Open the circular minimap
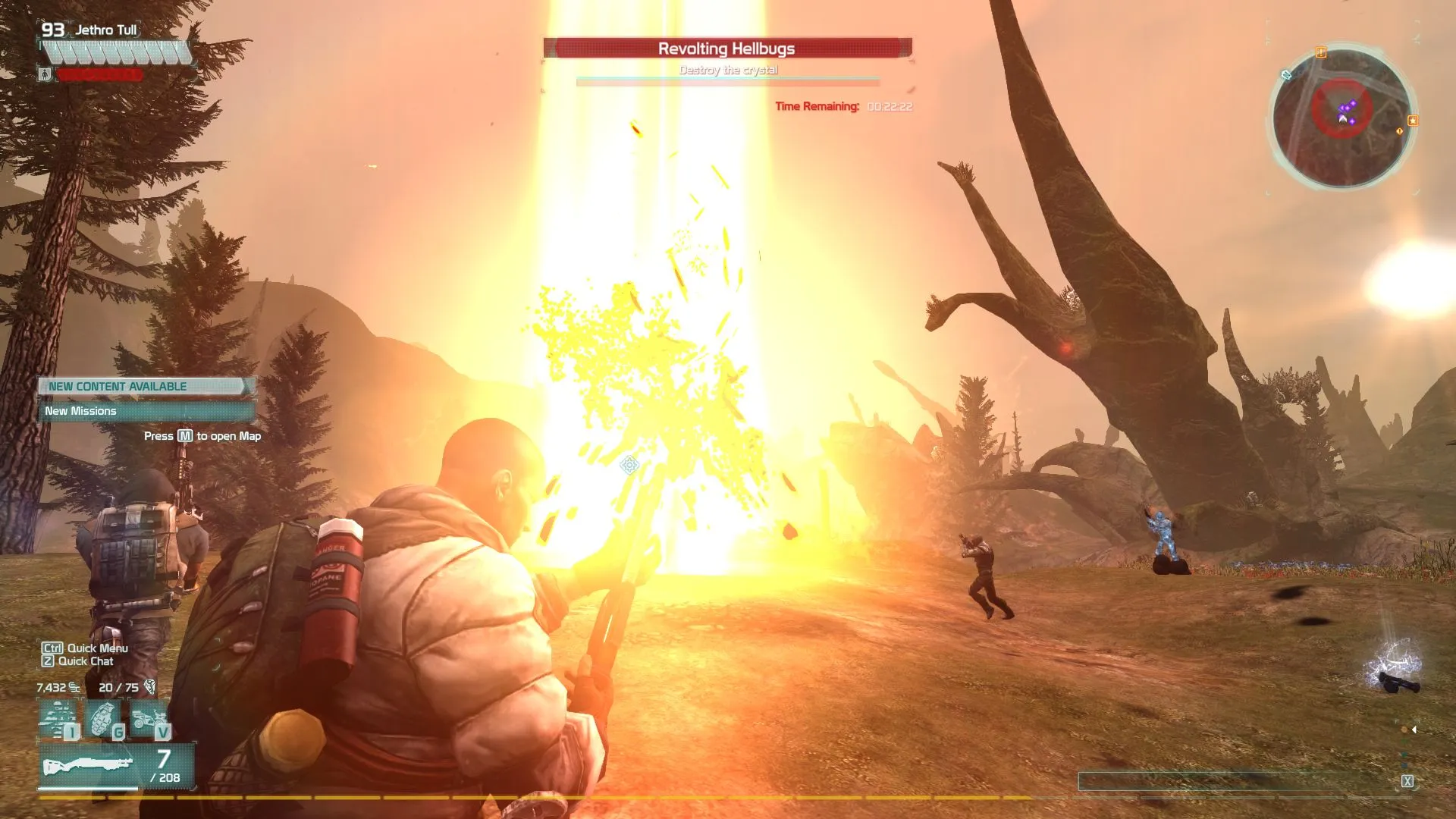 tap(1341, 118)
